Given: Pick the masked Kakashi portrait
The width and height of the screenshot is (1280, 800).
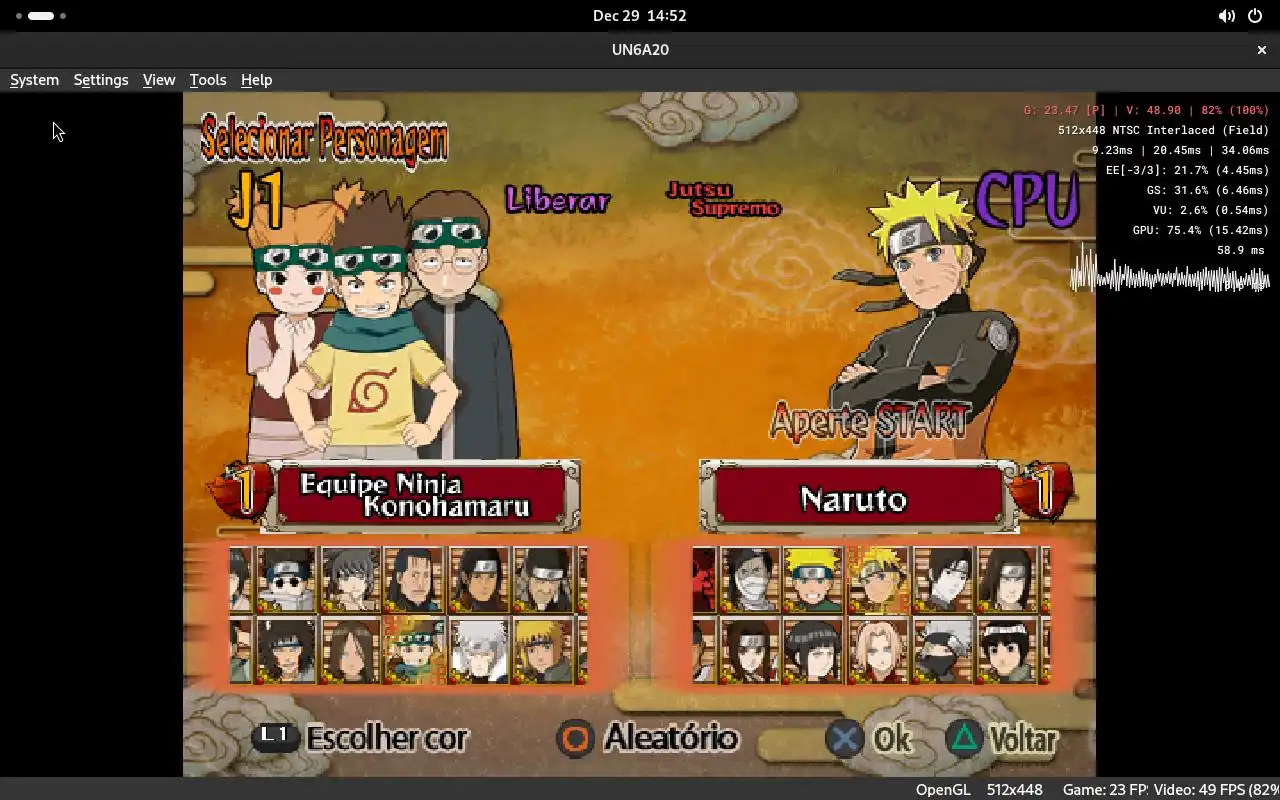Looking at the screenshot, I should [943, 650].
